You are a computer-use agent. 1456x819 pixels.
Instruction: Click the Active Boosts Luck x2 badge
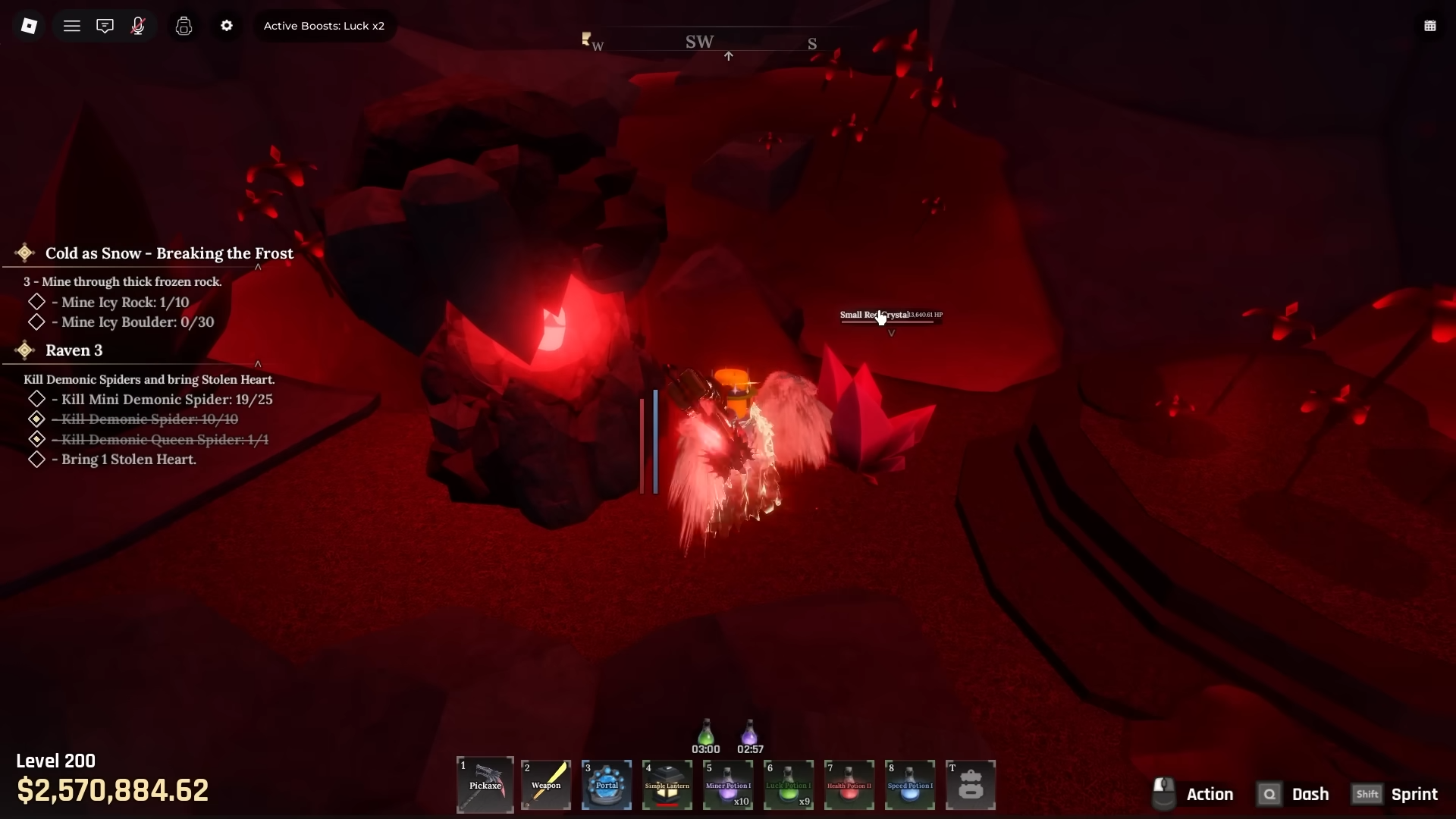click(x=324, y=26)
